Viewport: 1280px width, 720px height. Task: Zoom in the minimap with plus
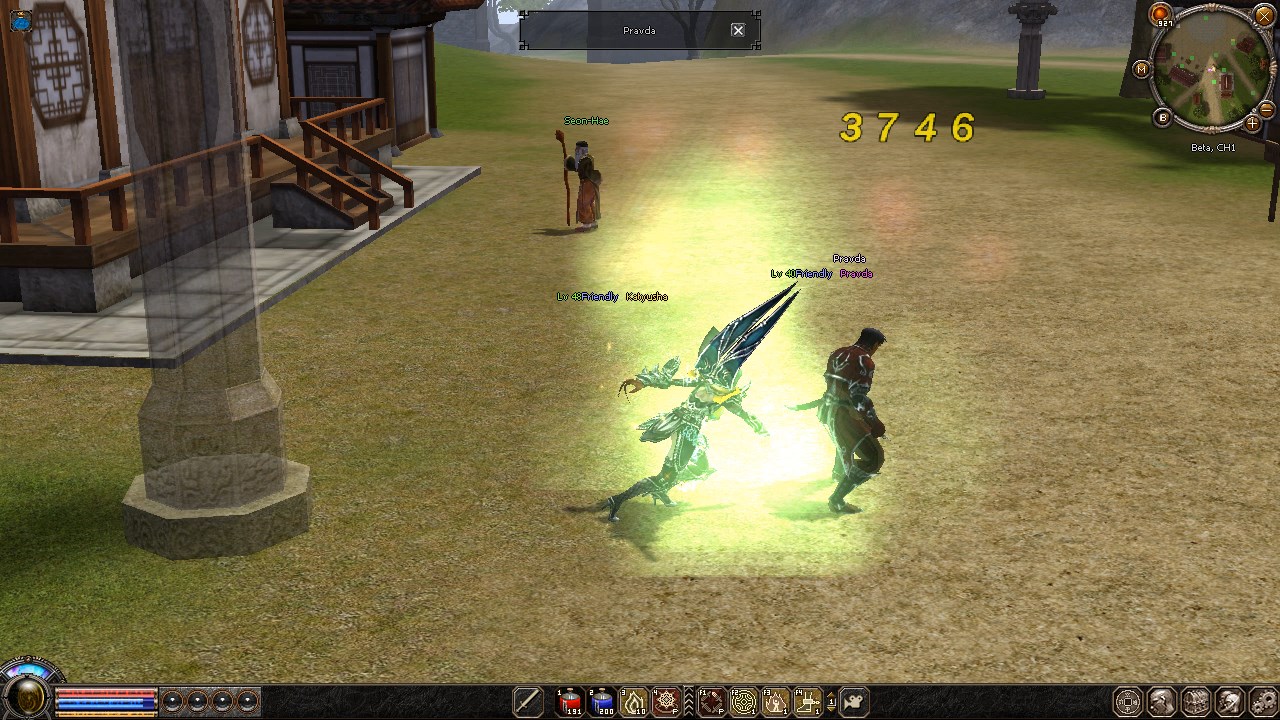click(x=1253, y=124)
